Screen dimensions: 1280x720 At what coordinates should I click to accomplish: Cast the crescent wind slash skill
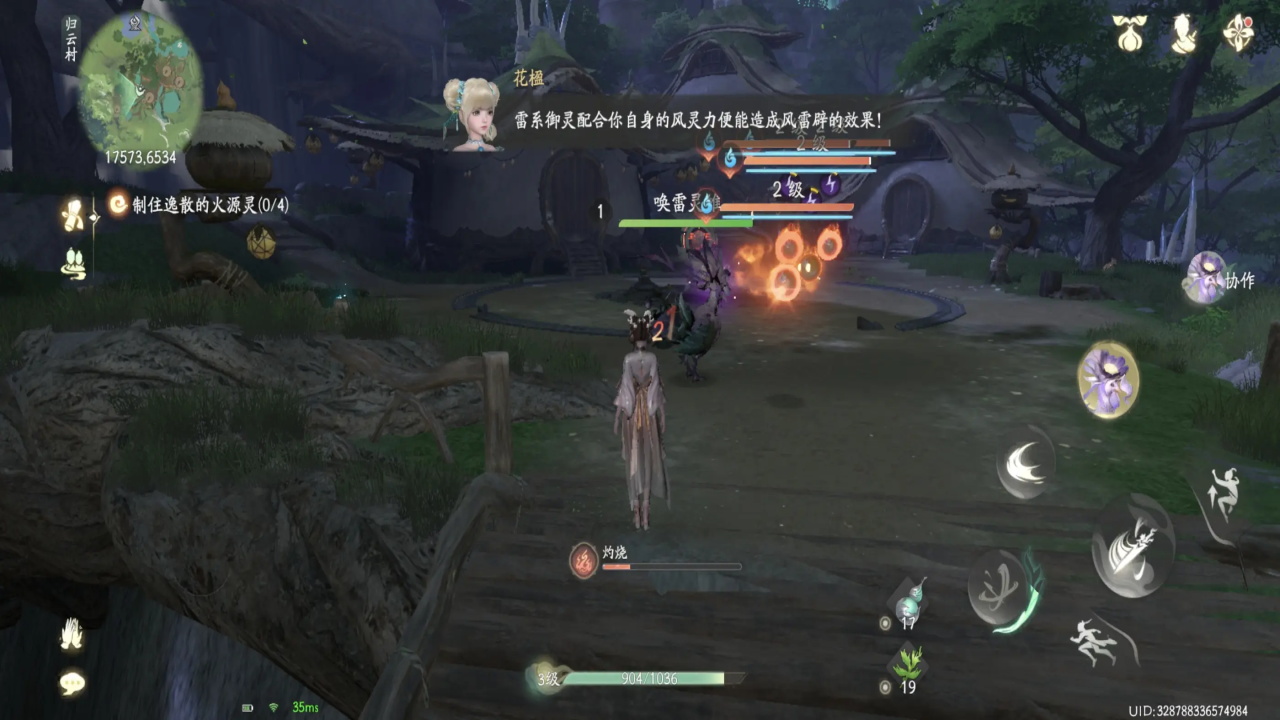1025,462
